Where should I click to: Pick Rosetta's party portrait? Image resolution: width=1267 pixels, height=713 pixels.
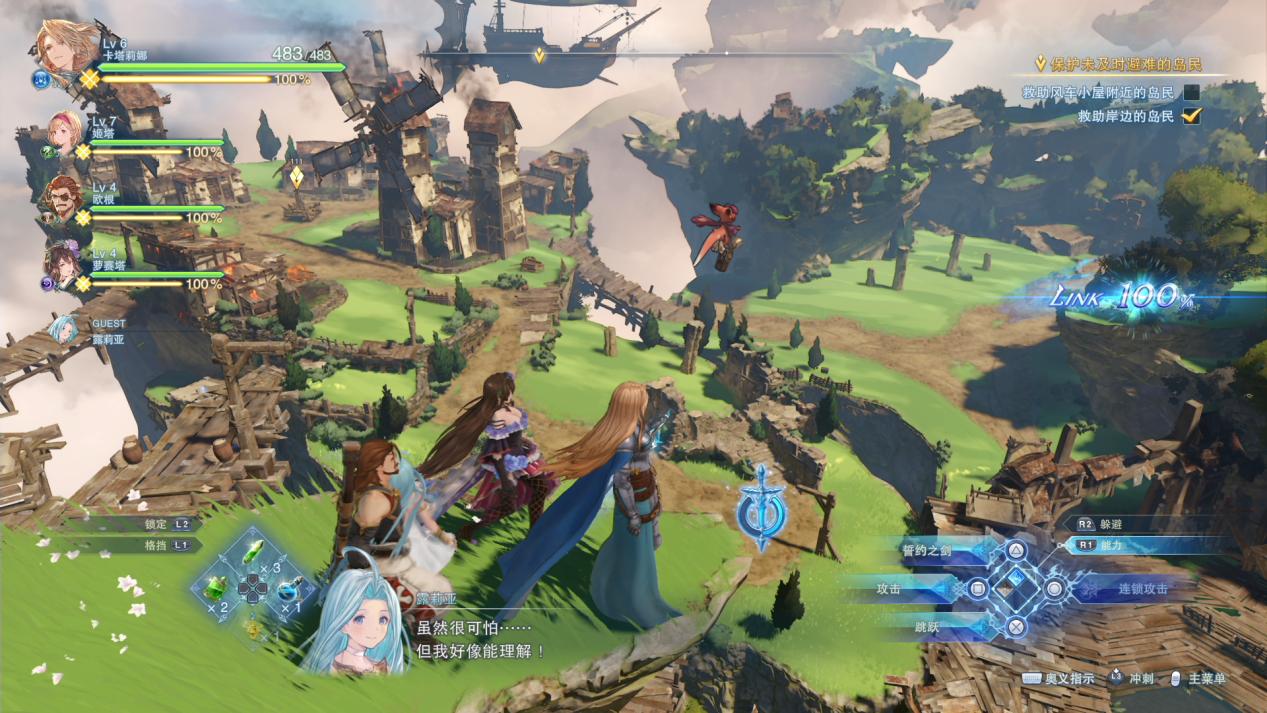[62, 264]
